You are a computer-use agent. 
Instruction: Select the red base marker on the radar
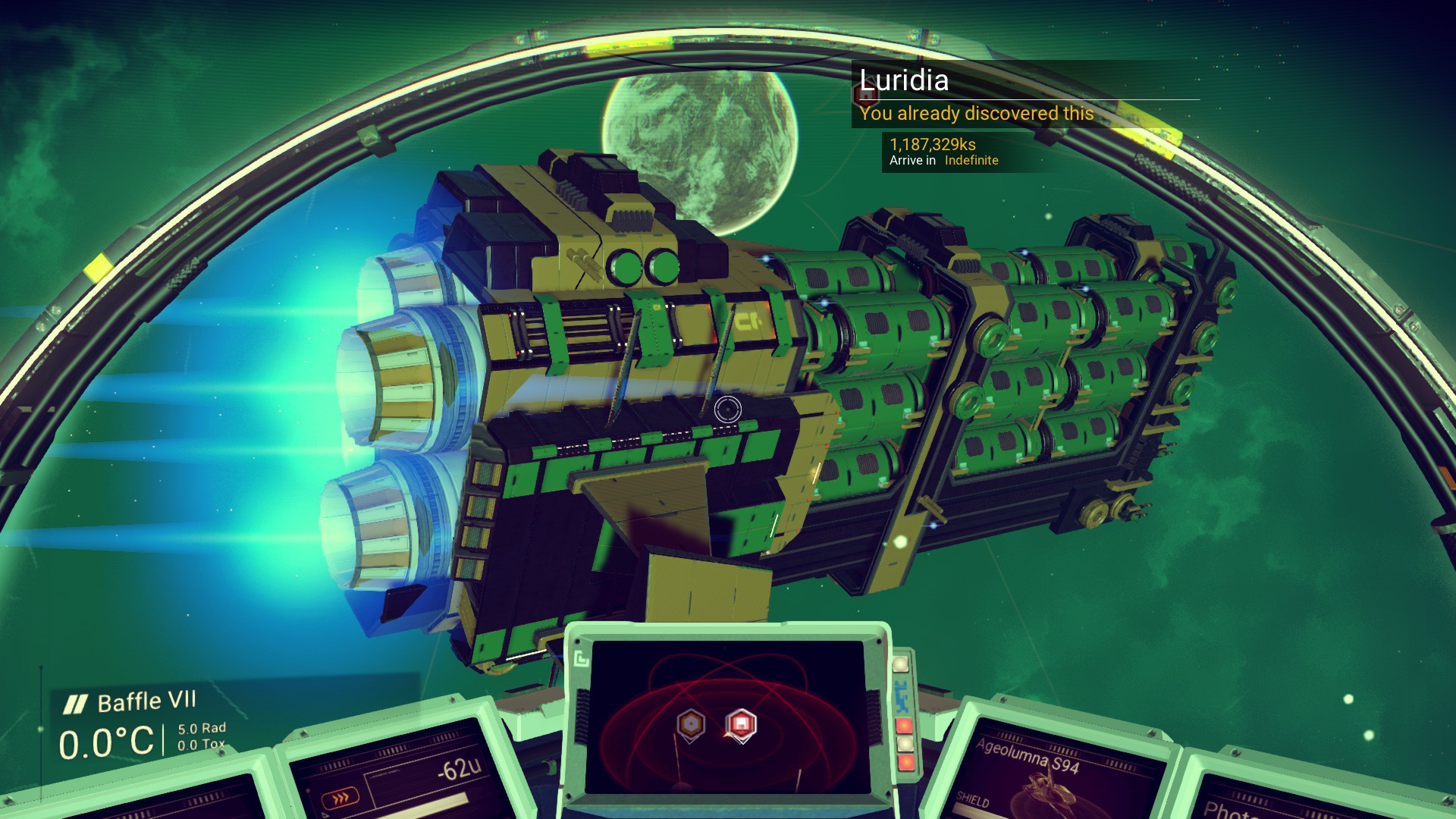click(741, 725)
